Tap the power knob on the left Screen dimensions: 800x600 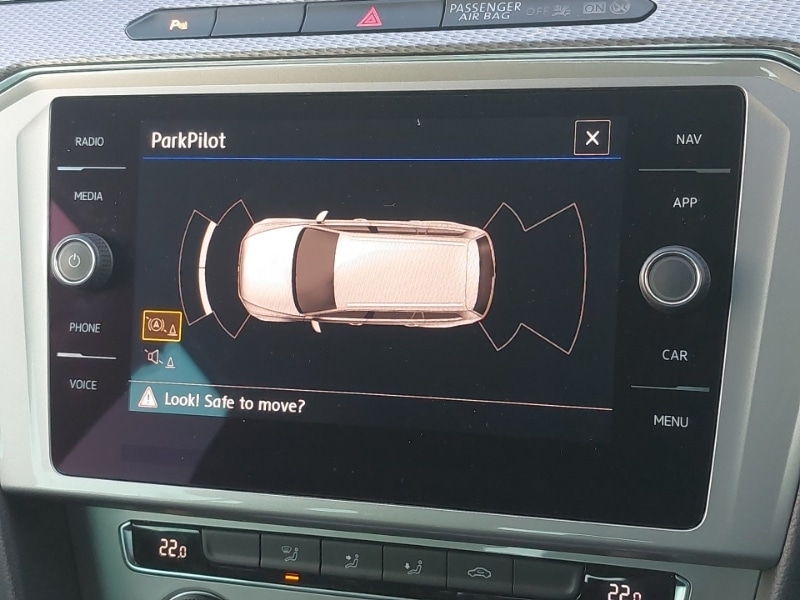click(x=82, y=261)
